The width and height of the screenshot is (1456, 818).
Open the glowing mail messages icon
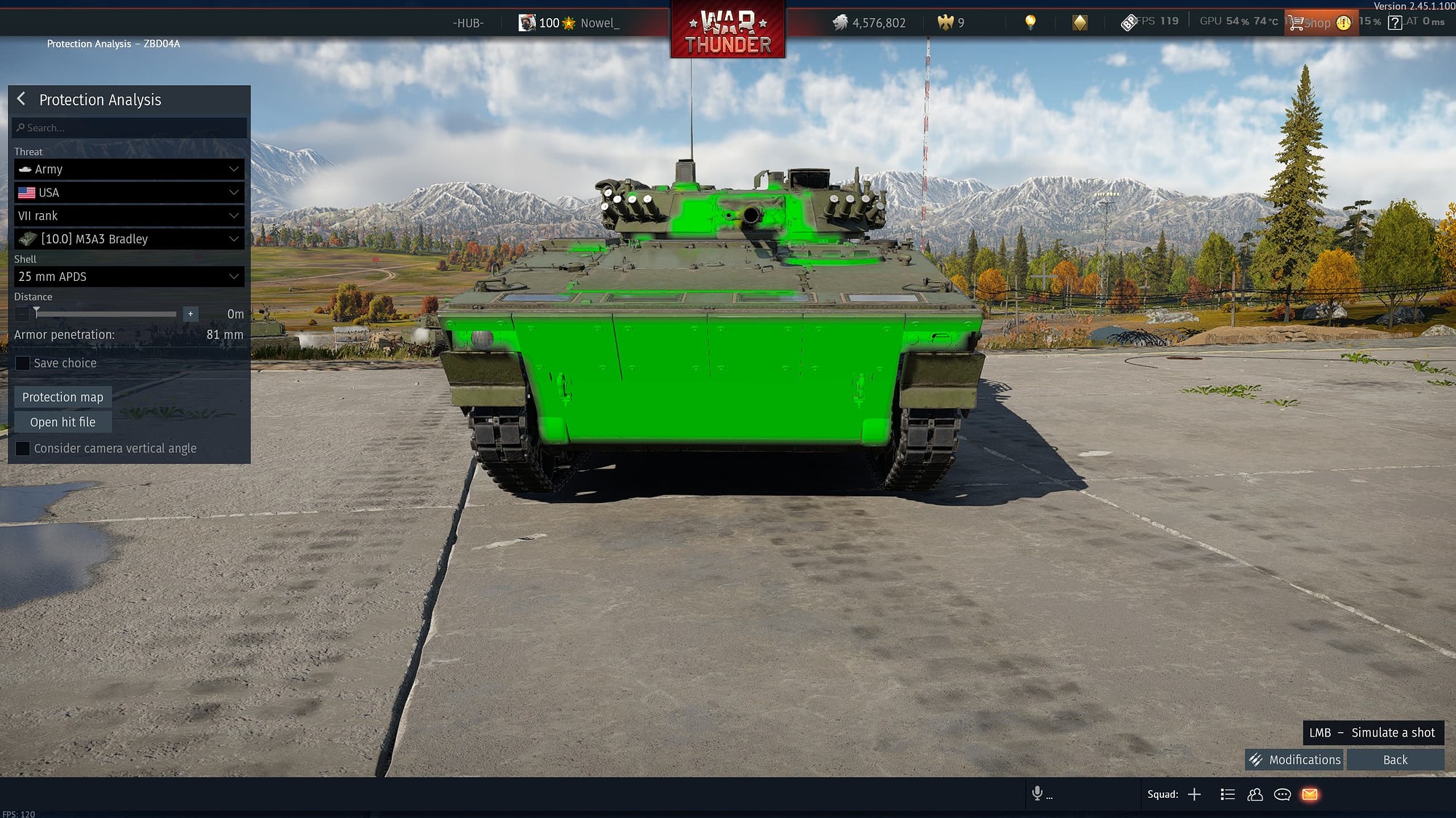point(1310,794)
